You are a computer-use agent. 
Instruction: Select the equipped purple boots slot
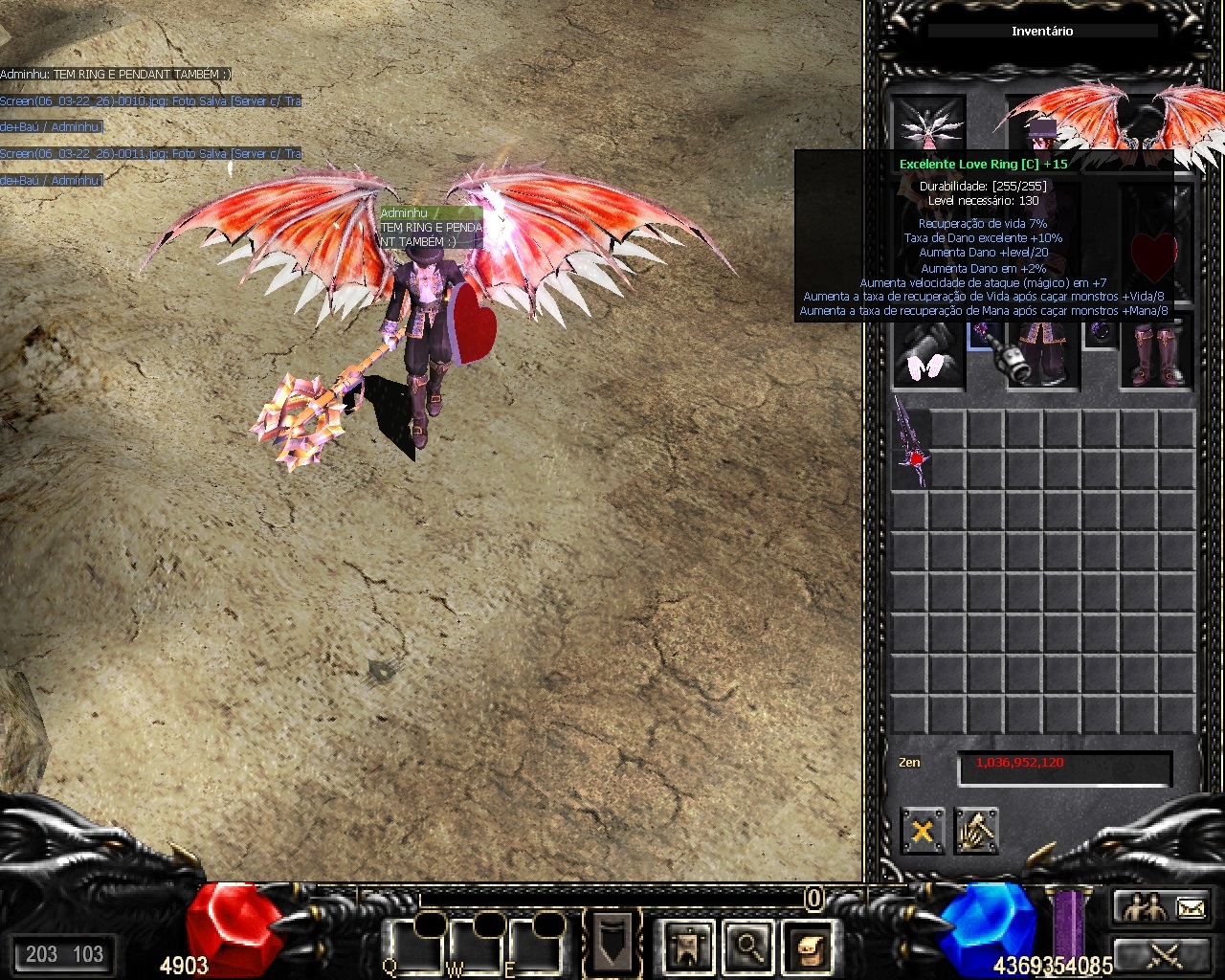click(1156, 356)
